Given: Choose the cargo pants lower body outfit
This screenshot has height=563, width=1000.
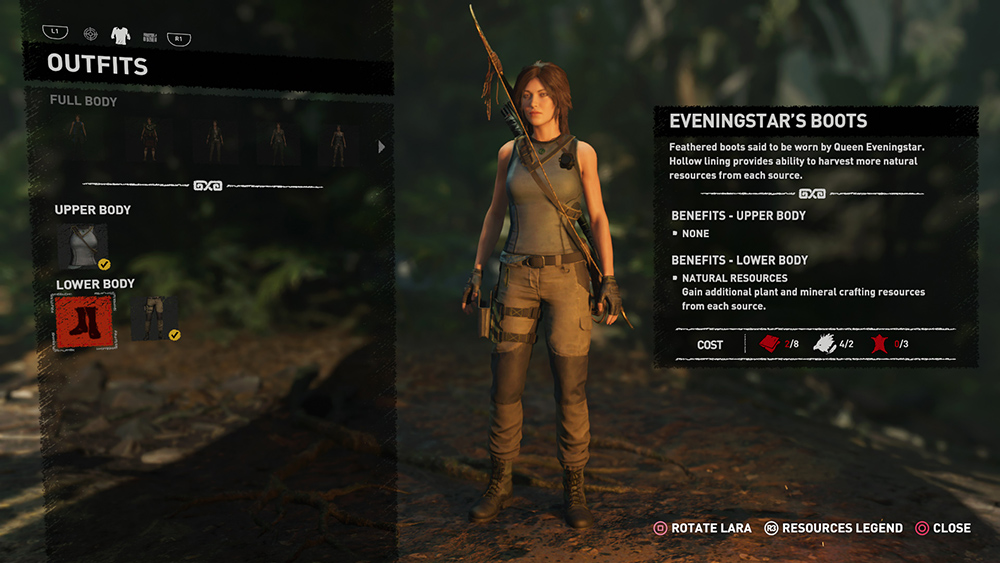Looking at the screenshot, I should tap(154, 319).
